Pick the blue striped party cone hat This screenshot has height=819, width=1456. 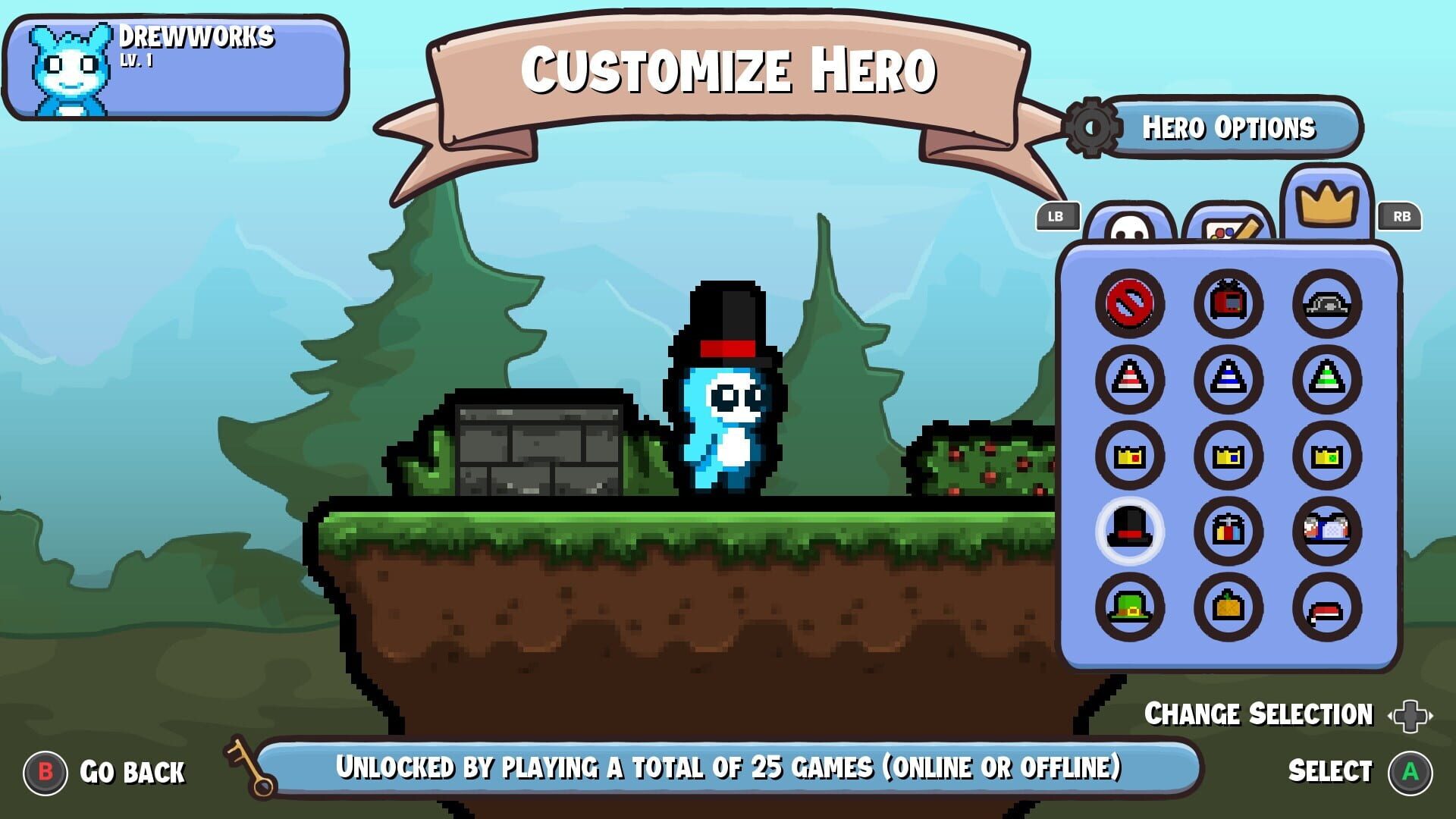pos(1228,379)
